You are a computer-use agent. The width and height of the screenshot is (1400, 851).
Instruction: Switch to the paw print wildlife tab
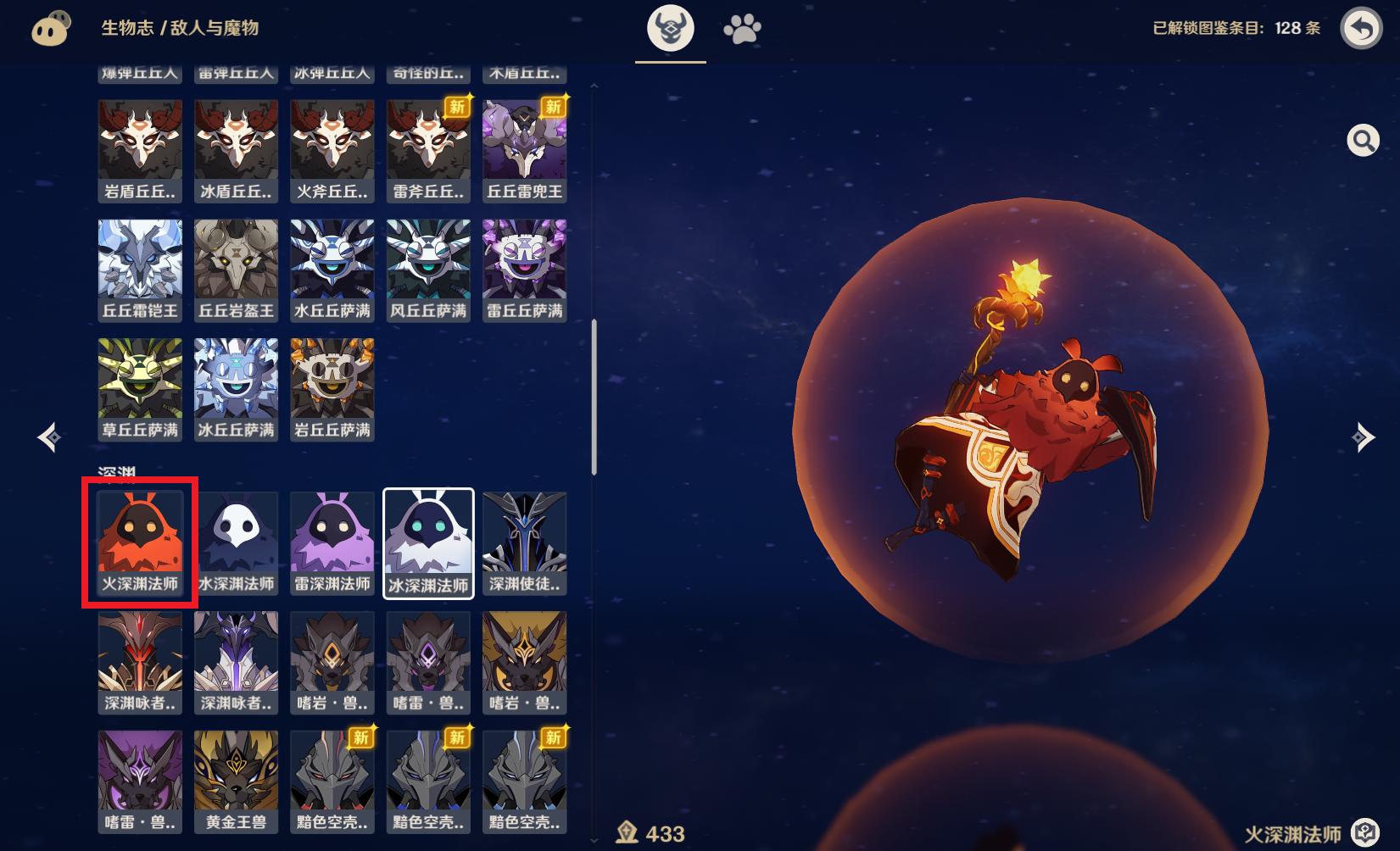point(742,29)
